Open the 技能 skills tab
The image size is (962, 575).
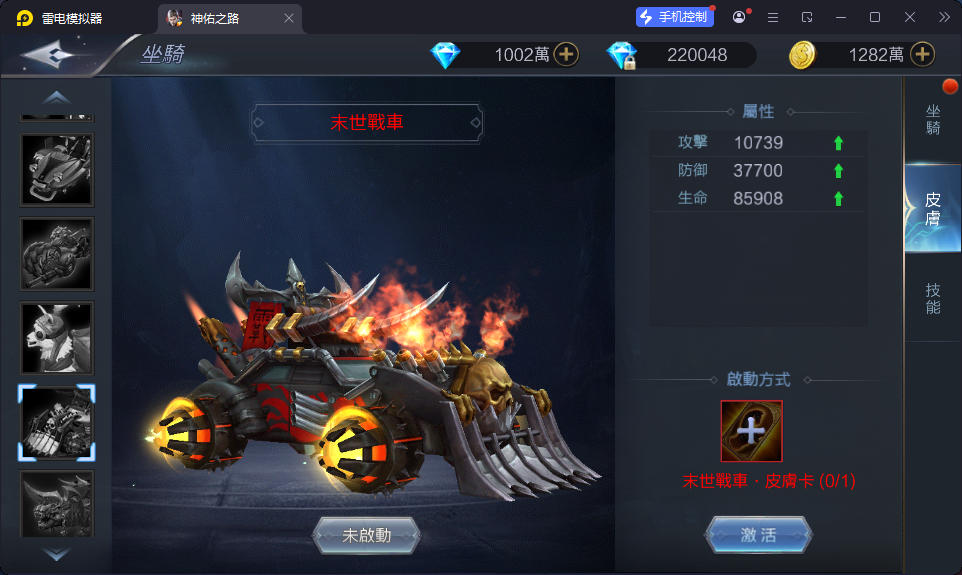click(933, 298)
